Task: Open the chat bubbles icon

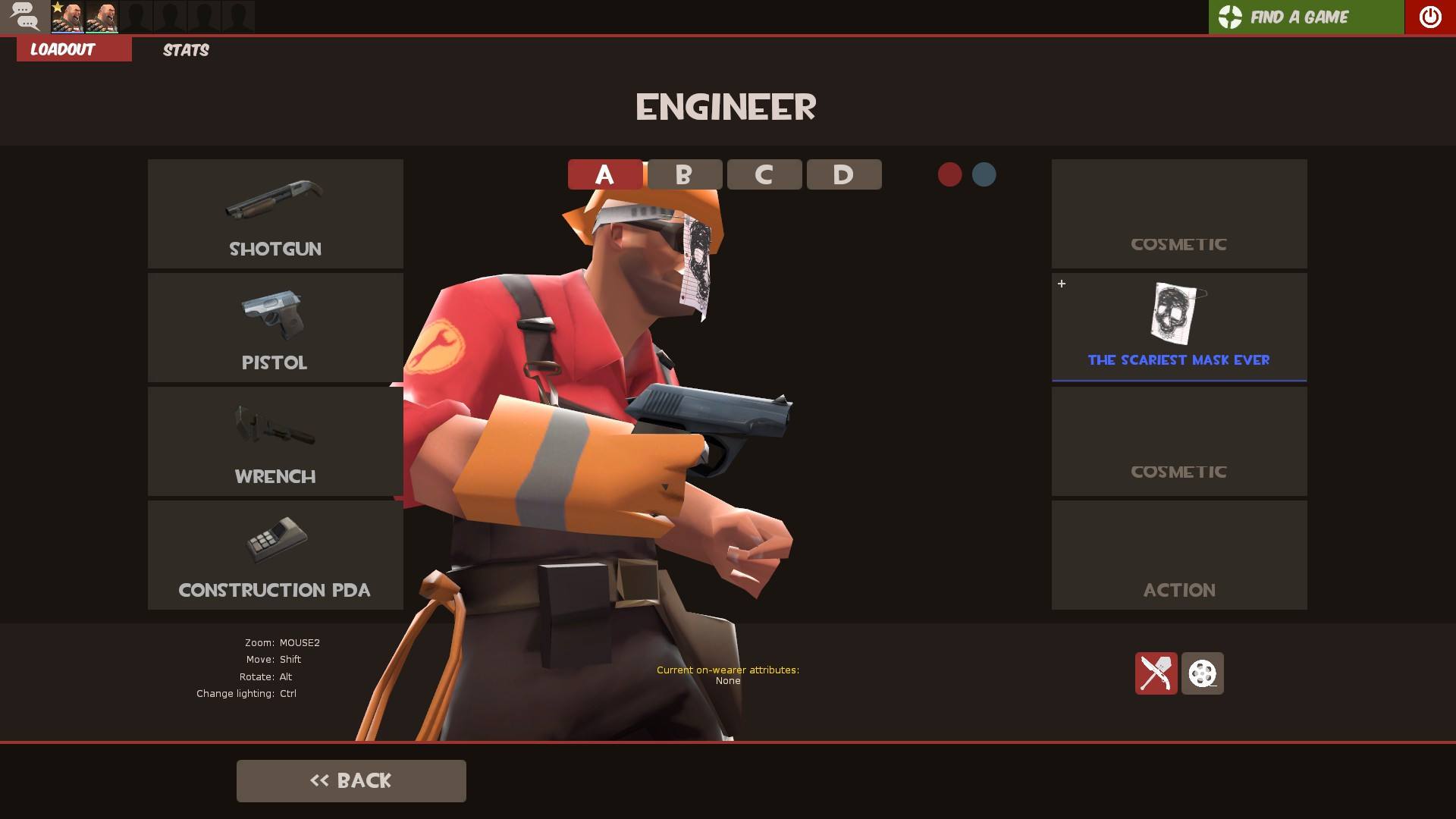Action: [x=25, y=16]
